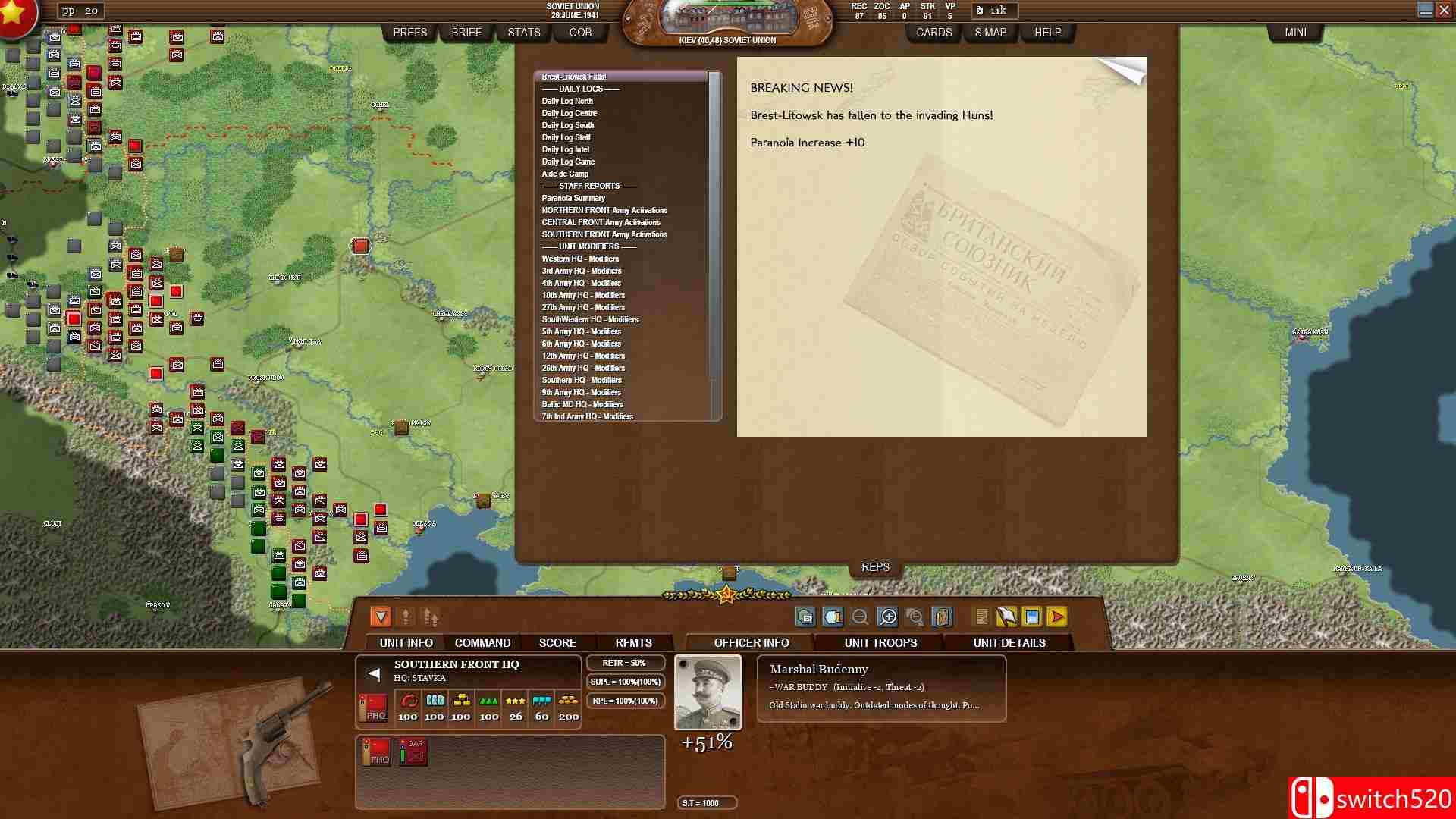
Task: Toggle the double up-arrow unit filter
Action: pos(429,618)
